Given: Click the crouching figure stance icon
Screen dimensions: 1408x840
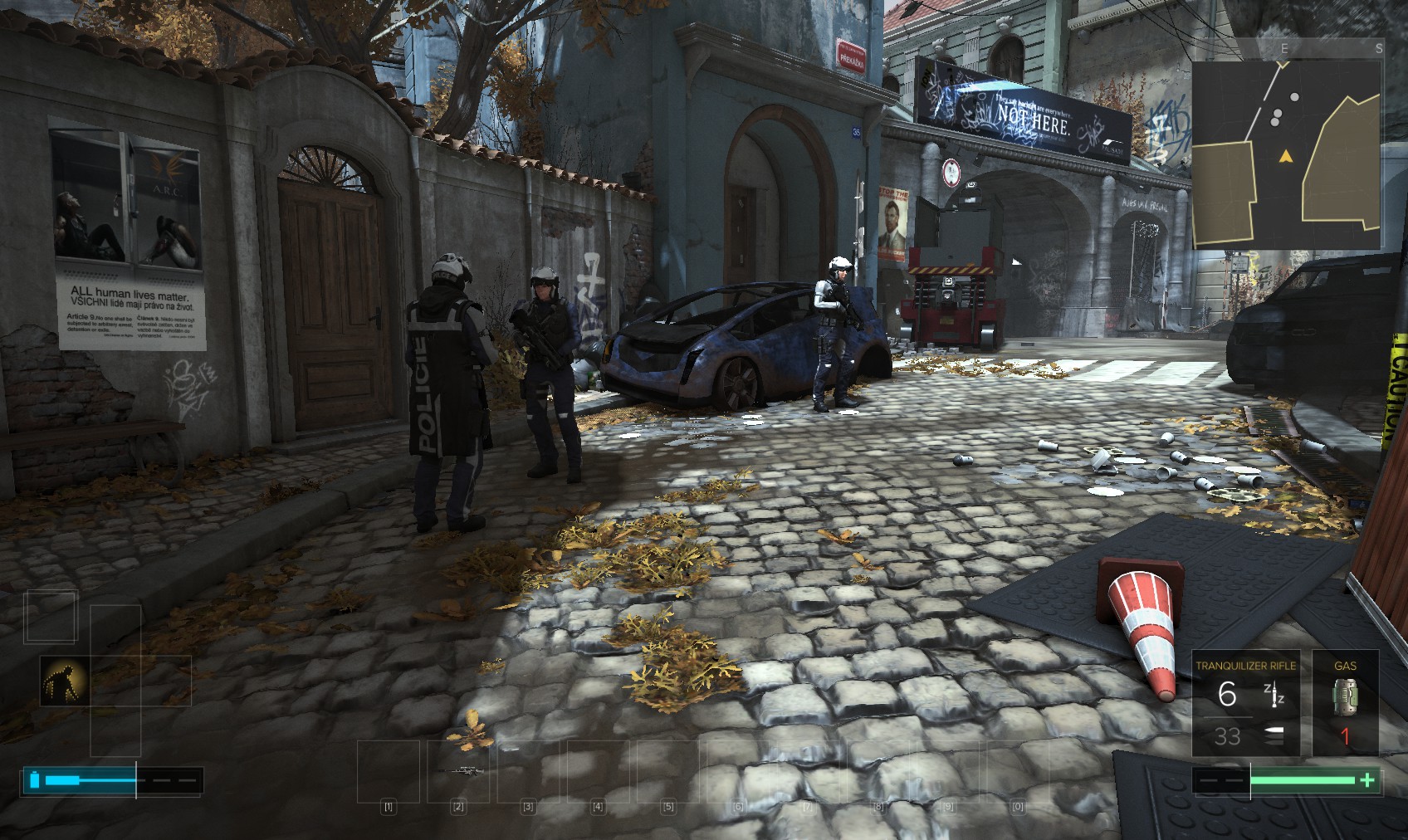Looking at the screenshot, I should [x=64, y=681].
